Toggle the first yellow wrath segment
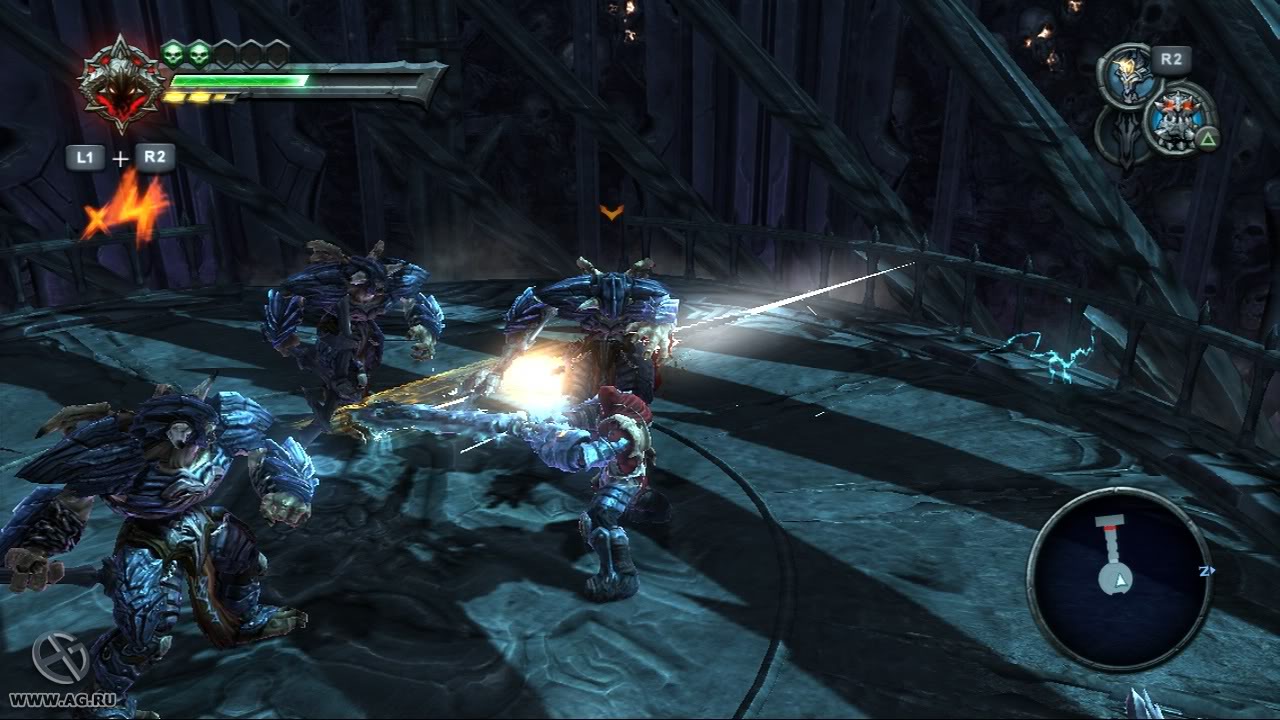The height and width of the screenshot is (720, 1280). (175, 97)
